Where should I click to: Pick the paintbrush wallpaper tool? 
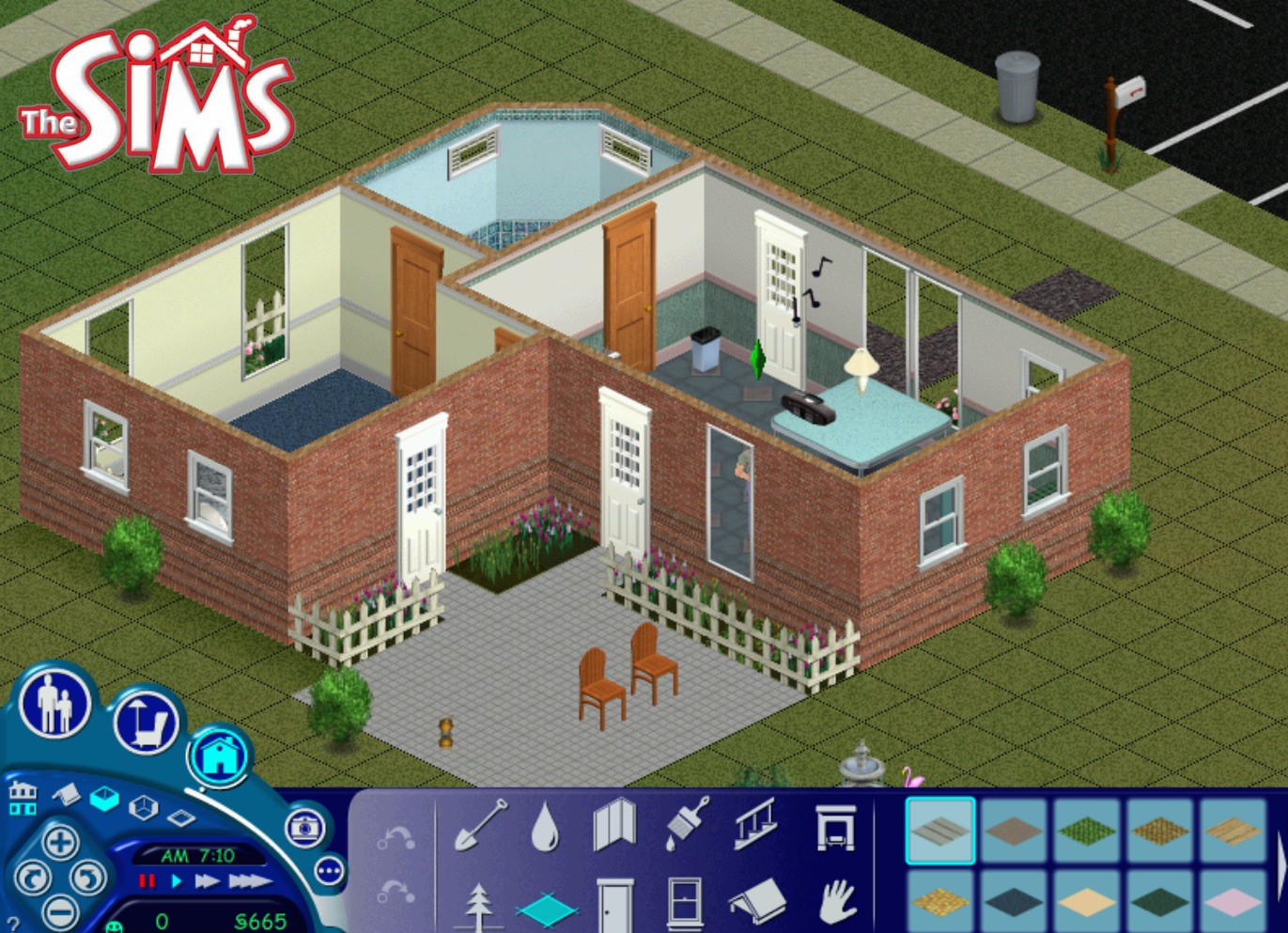[x=687, y=823]
